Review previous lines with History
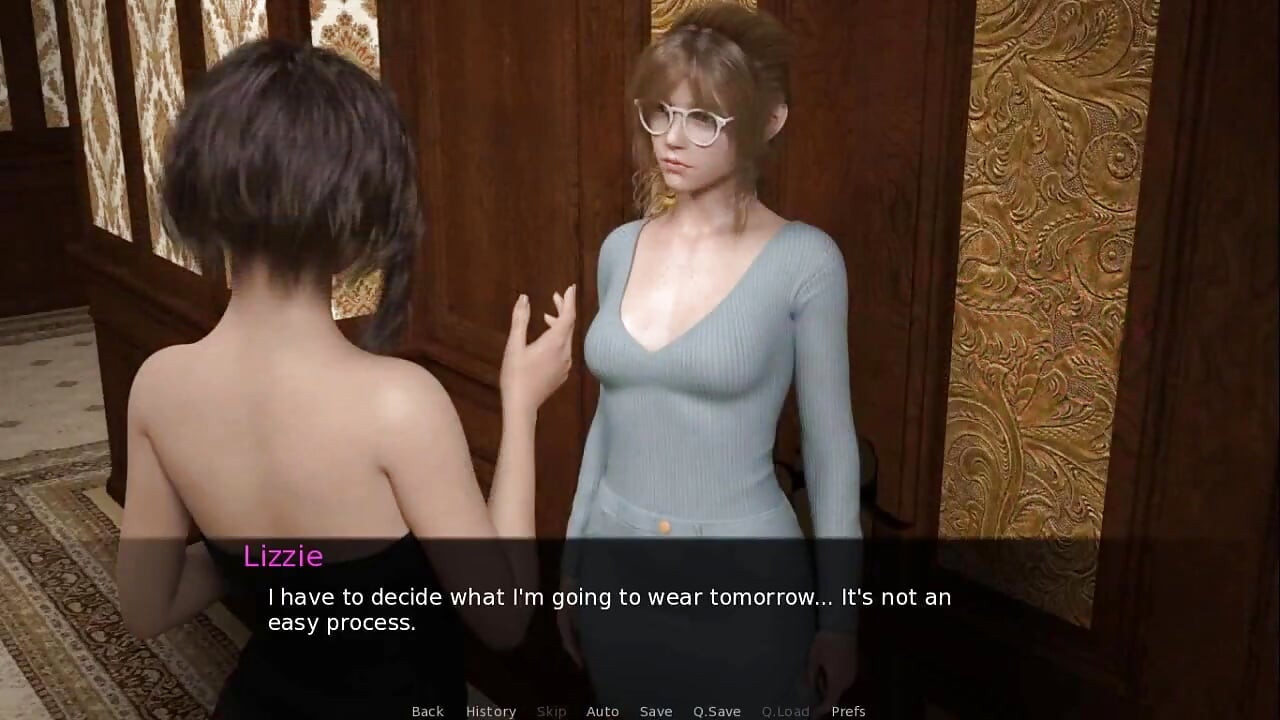The image size is (1280, 720). tap(490, 711)
